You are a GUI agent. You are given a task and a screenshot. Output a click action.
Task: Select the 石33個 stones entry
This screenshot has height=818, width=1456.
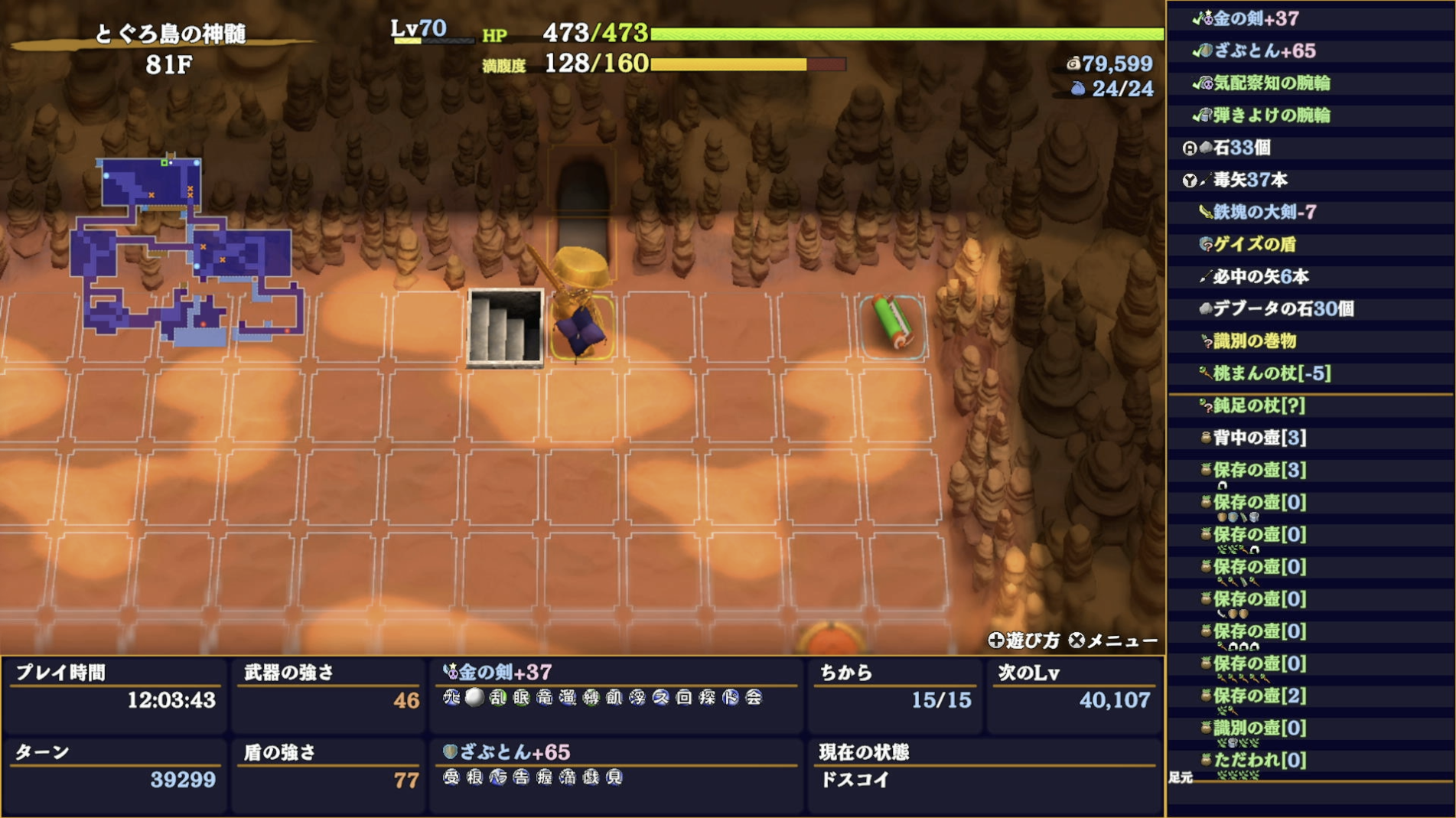pos(1241,147)
